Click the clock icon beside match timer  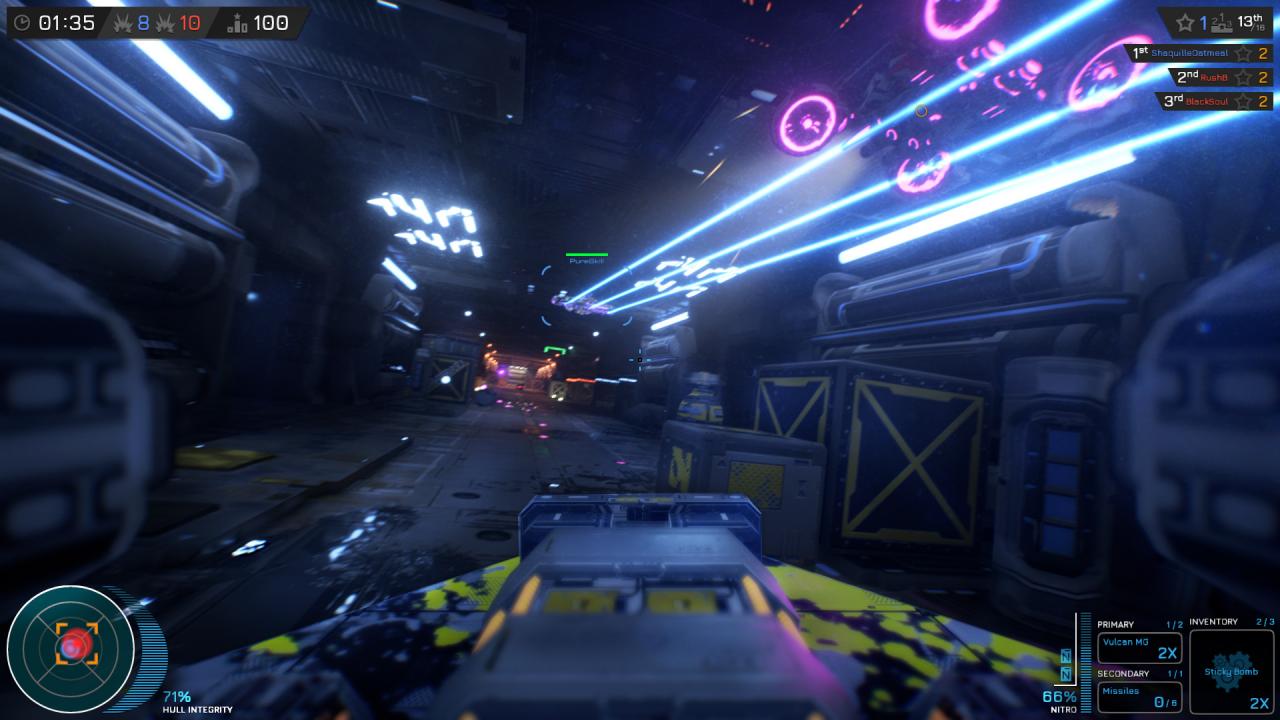(22, 22)
